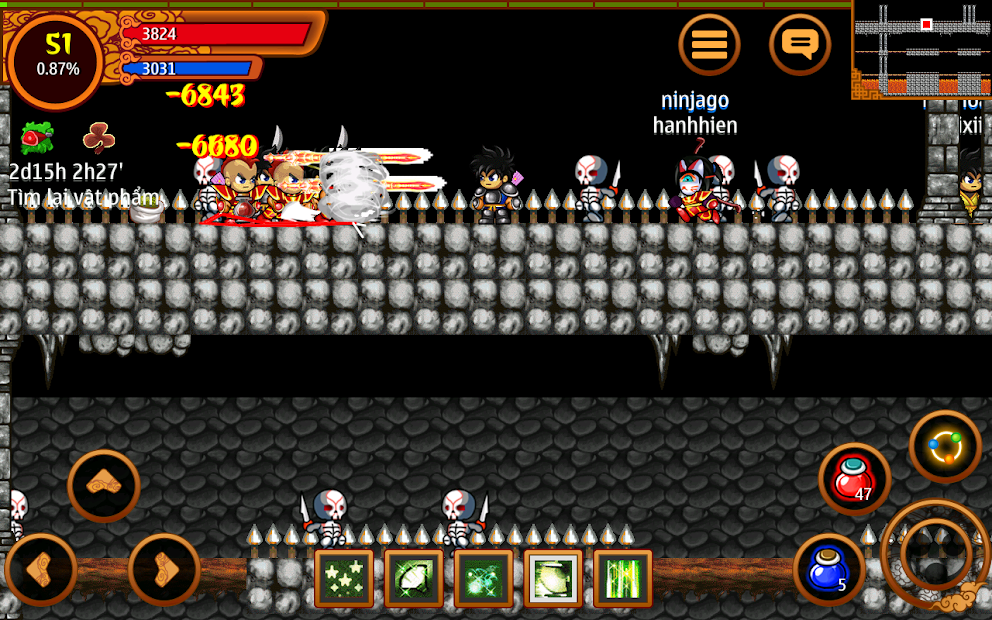
Task: Drink the blue mana potion
Action: click(829, 568)
